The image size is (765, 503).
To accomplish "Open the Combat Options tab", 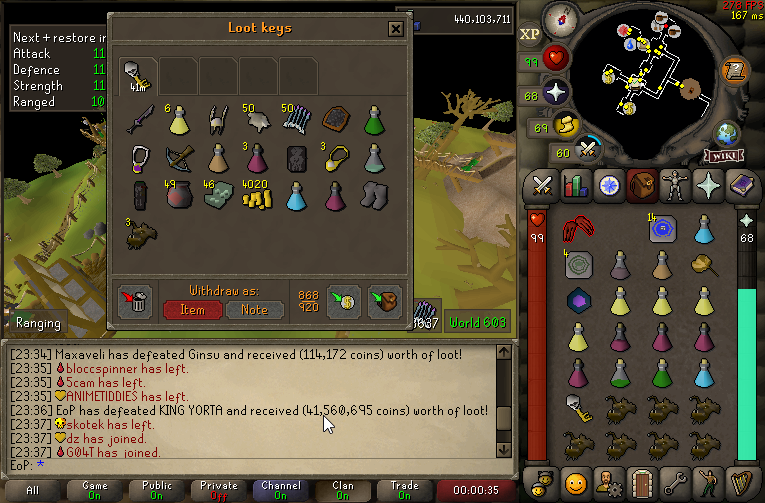I will (542, 185).
